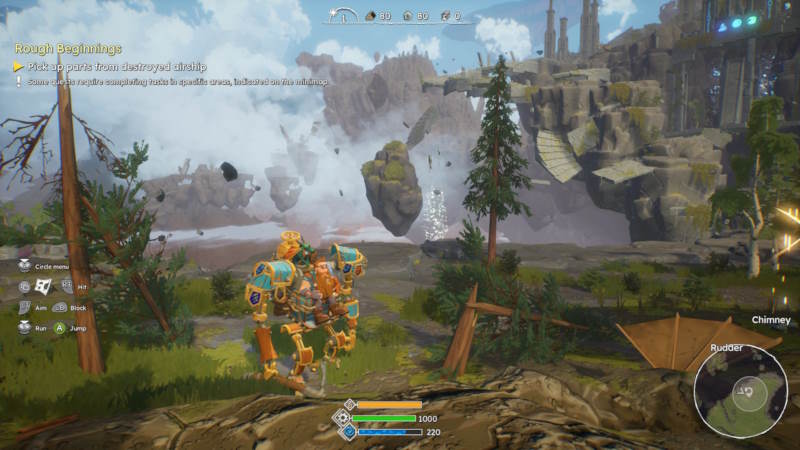The image size is (800, 450).
Task: Click the Chimney item label
Action: pos(771,320)
